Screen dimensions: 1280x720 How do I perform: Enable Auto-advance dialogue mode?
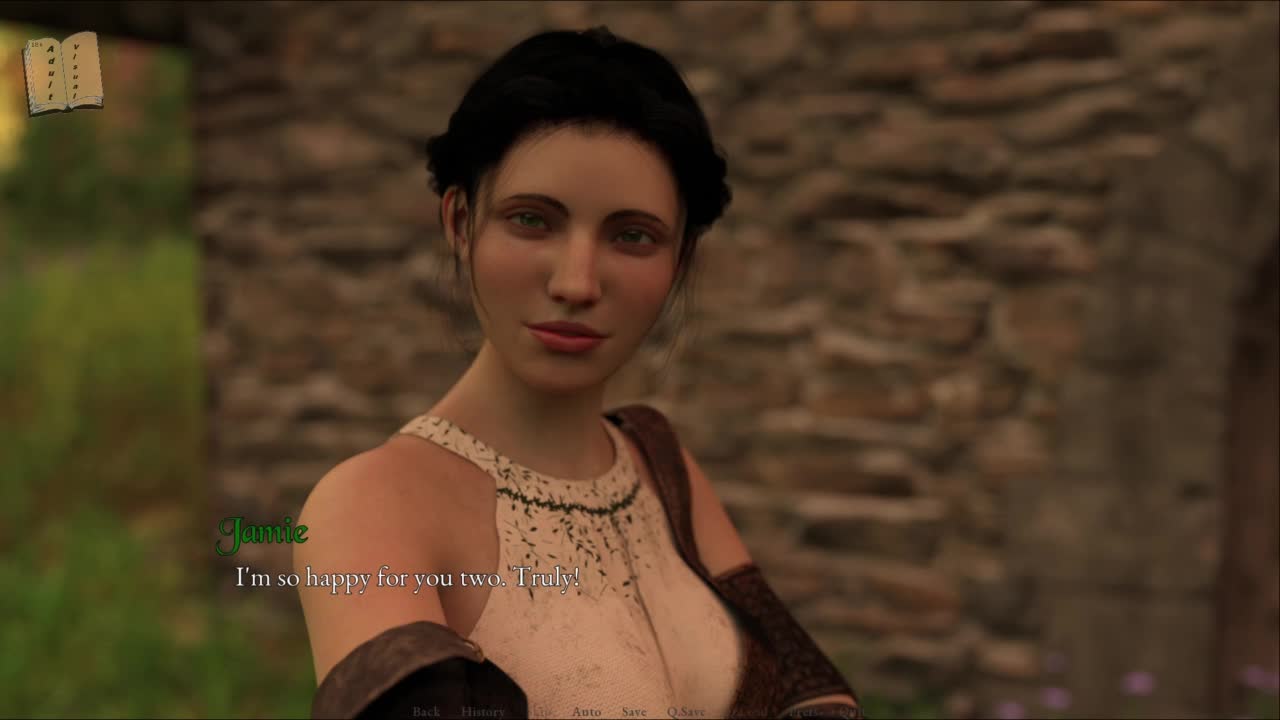tap(587, 712)
